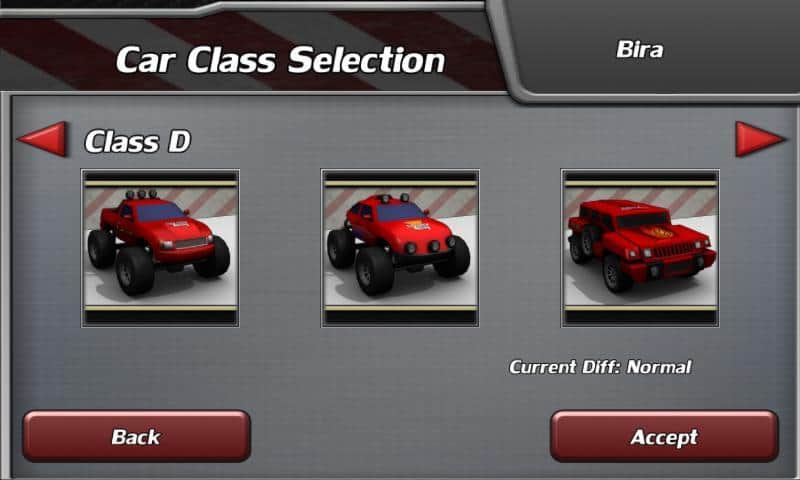This screenshot has height=480, width=800.
Task: Go back with the Back button
Action: tap(136, 436)
